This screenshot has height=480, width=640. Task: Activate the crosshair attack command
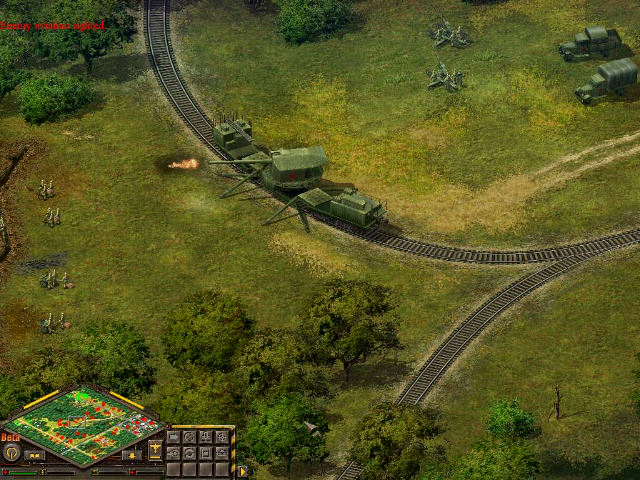point(222,437)
